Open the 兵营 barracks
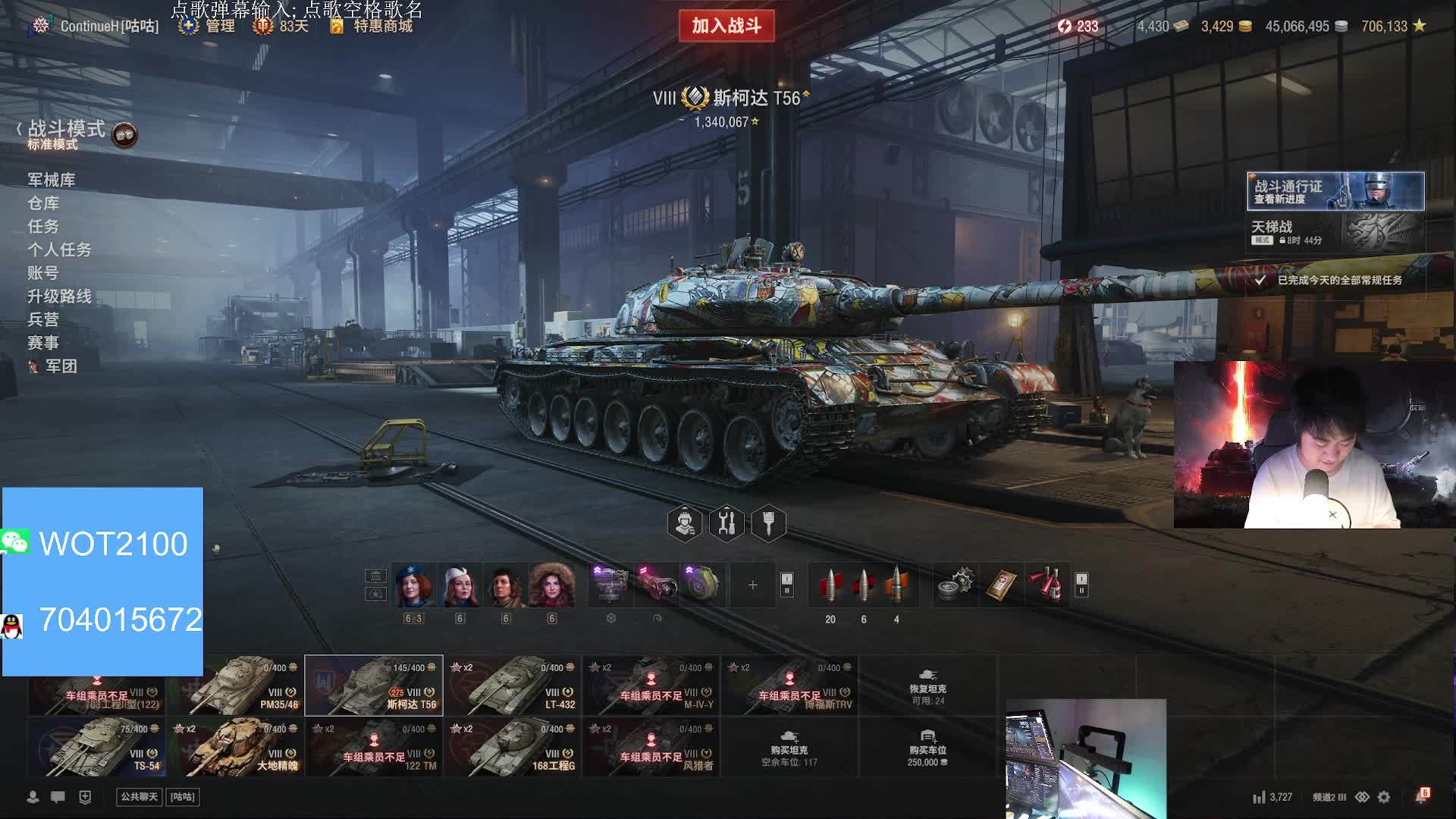The height and width of the screenshot is (819, 1456). 43,319
